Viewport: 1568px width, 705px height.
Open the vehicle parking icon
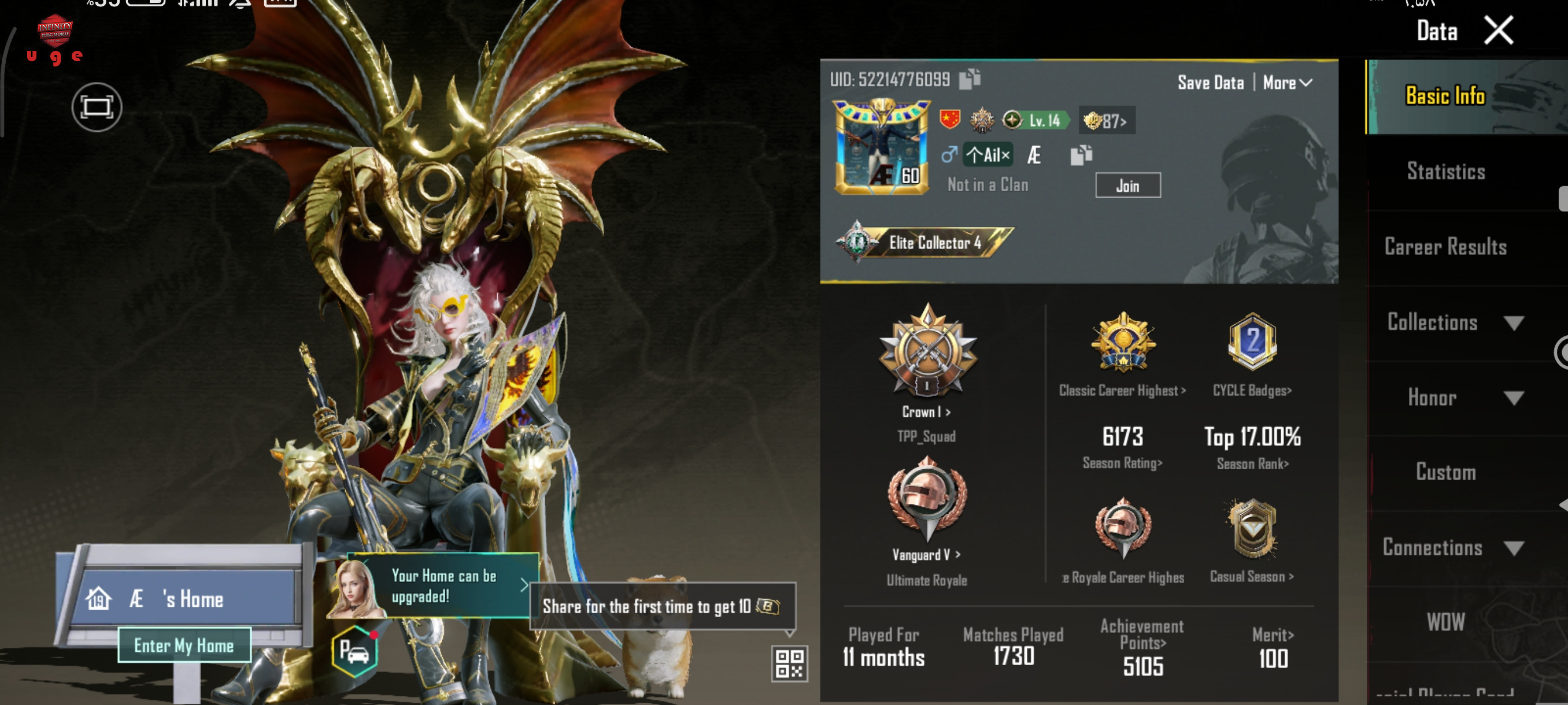tap(355, 652)
